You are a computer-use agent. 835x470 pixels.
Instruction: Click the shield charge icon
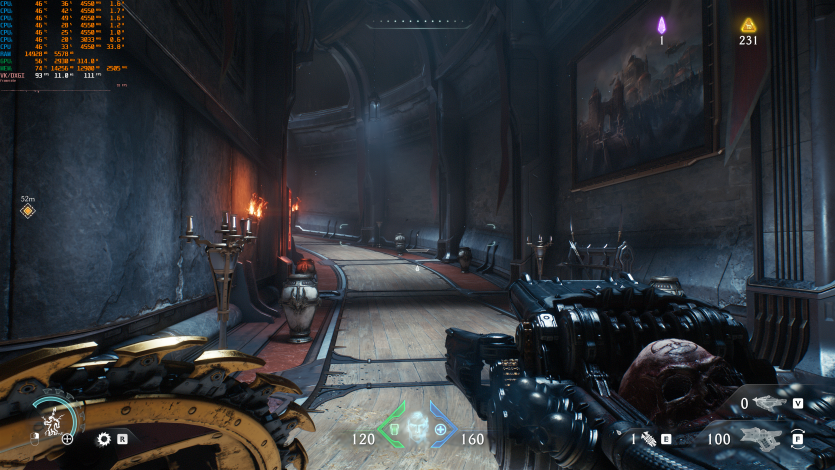coord(51,419)
